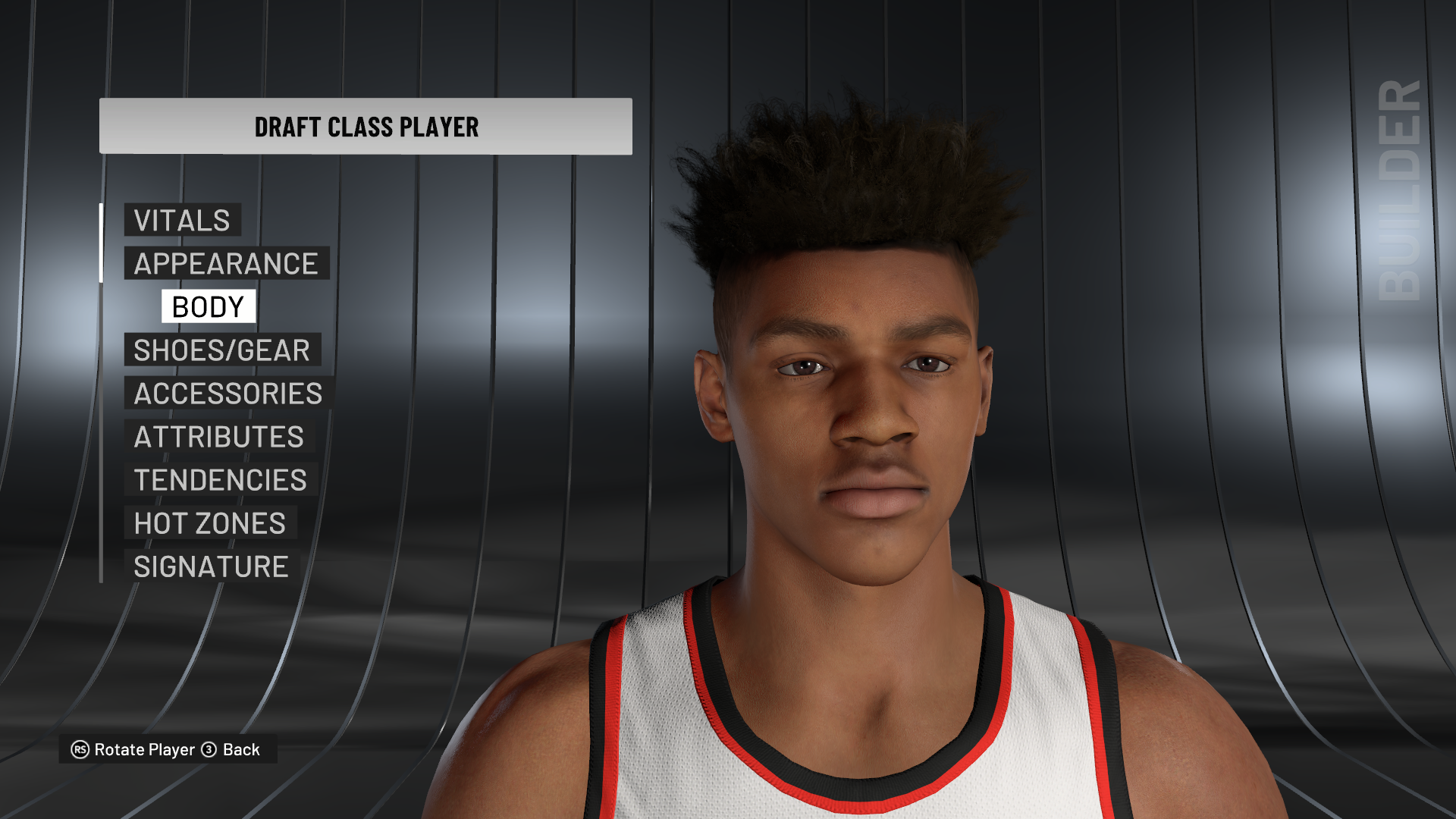Click the highlighted BODY option

(208, 306)
